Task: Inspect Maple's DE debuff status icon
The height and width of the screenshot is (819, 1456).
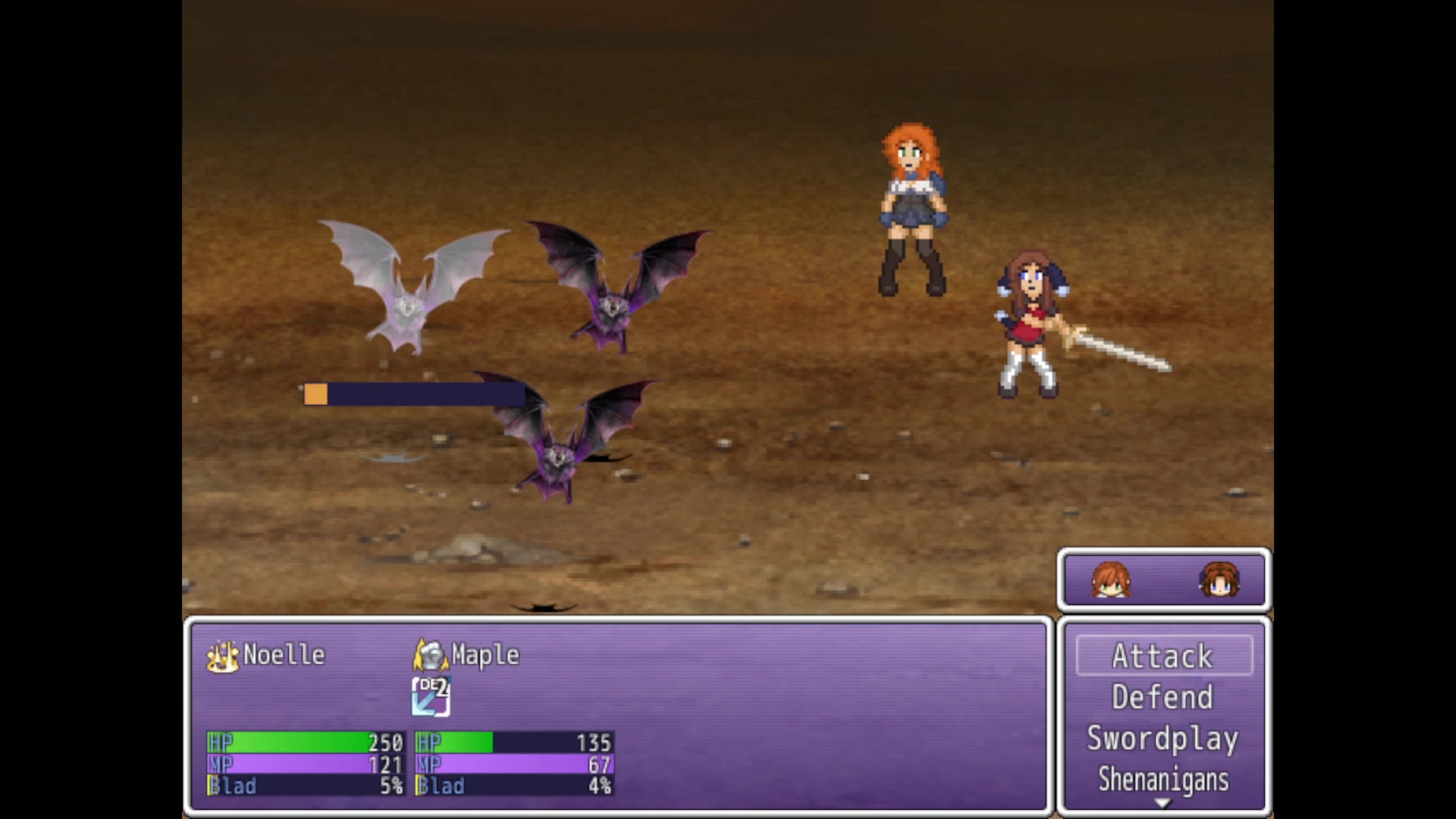Action: 431,696
